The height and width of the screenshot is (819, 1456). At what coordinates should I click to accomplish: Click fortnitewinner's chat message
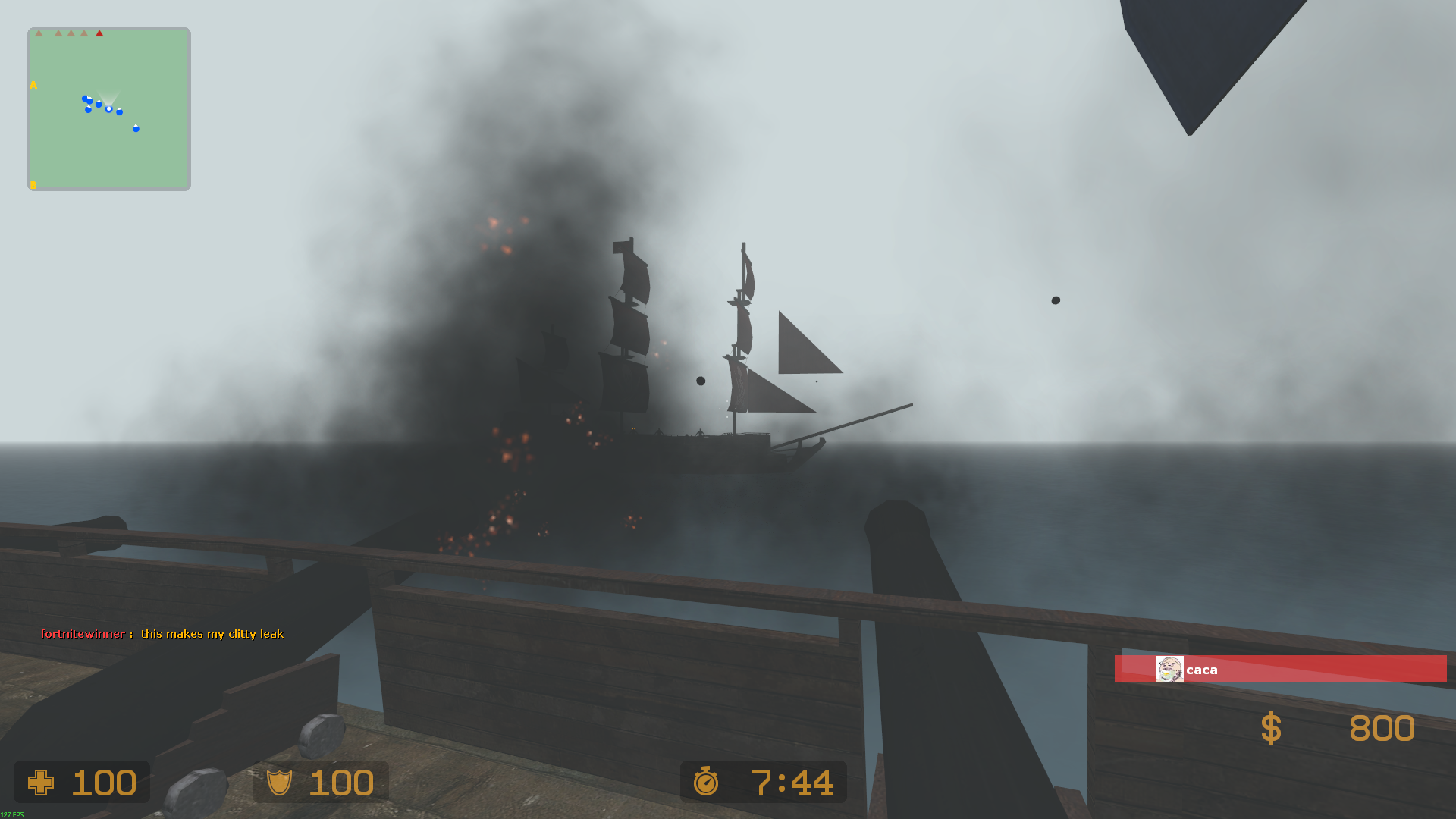pyautogui.click(x=212, y=634)
